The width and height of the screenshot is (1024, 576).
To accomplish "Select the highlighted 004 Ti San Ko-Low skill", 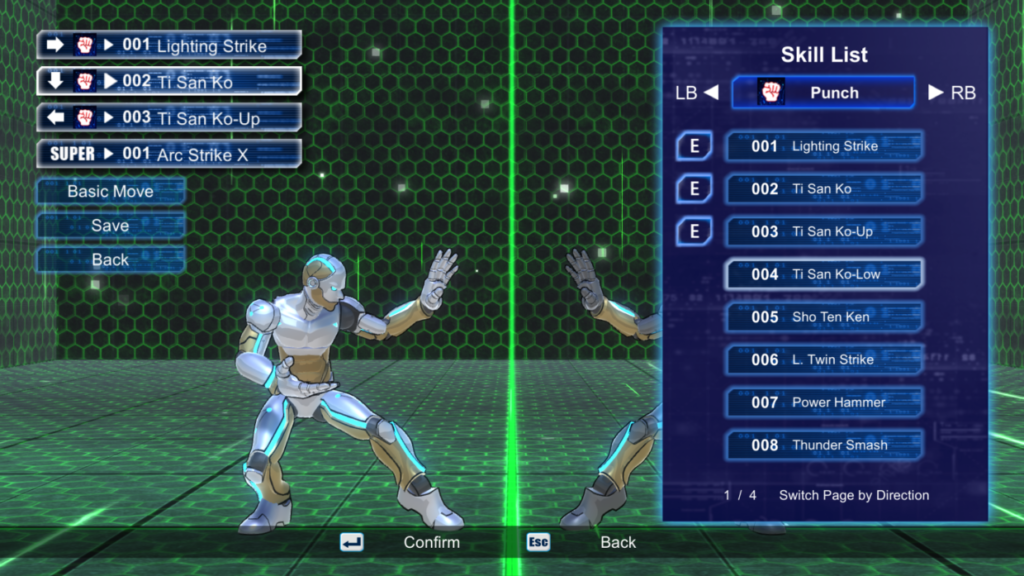I will (823, 274).
